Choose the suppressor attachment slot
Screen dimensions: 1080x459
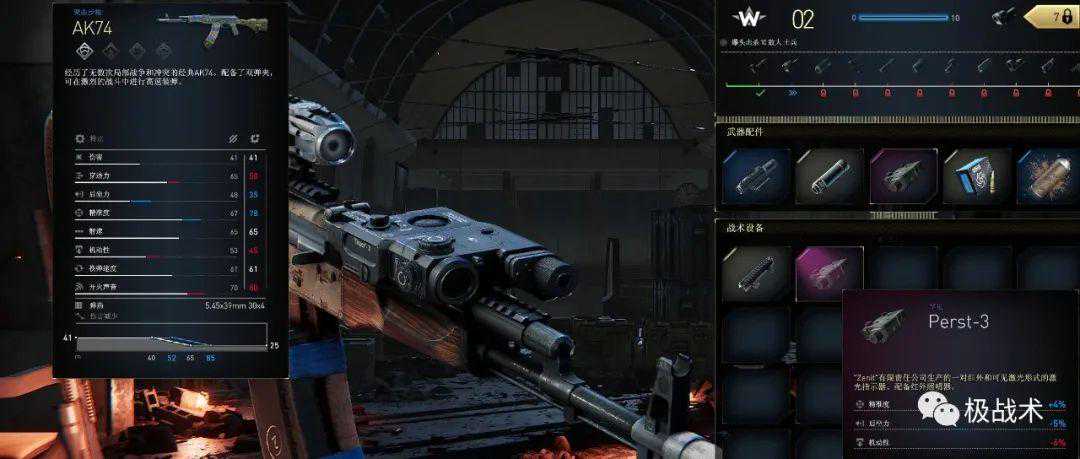829,178
